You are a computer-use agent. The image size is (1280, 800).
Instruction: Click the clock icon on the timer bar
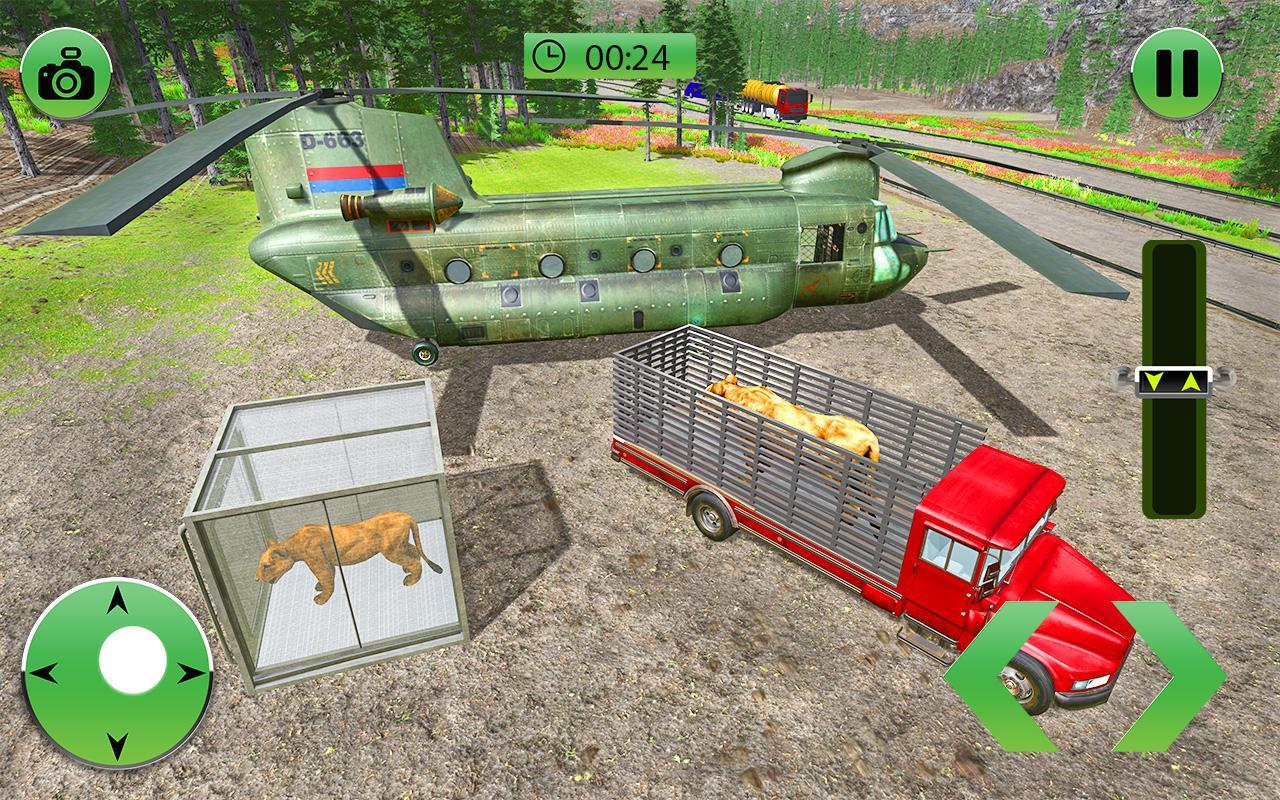coord(549,53)
